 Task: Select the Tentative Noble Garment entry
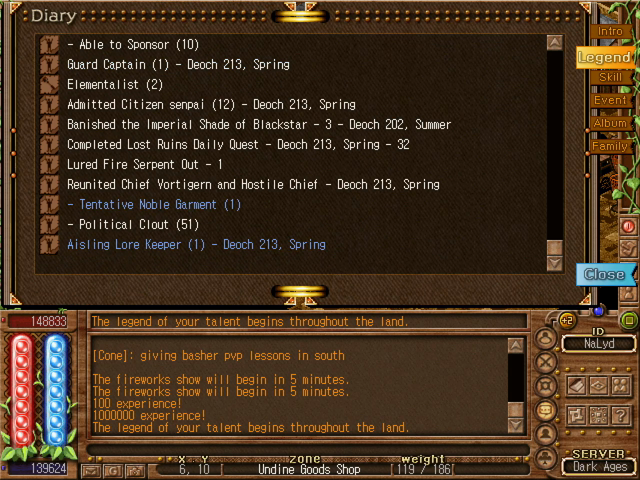[x=154, y=204]
